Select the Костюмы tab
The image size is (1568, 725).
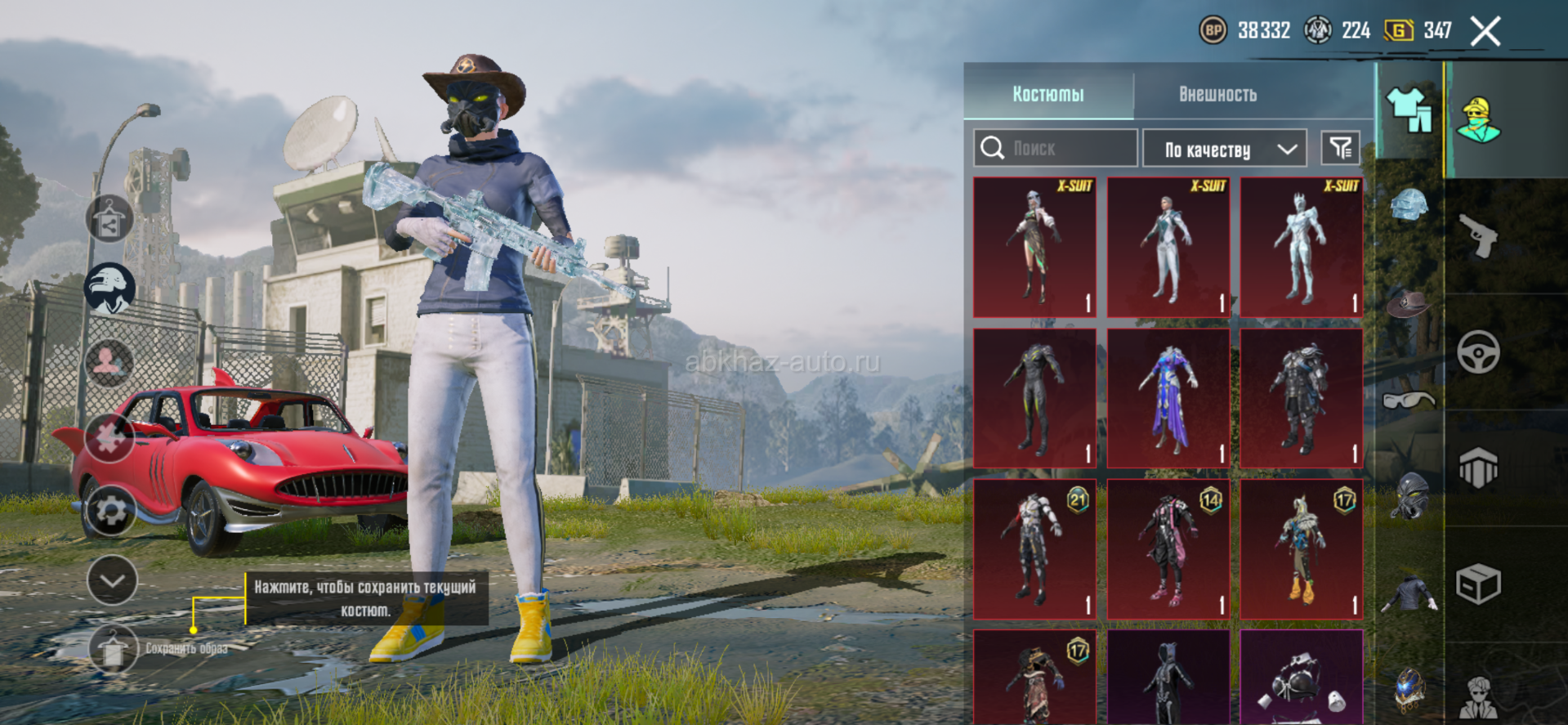point(1048,94)
